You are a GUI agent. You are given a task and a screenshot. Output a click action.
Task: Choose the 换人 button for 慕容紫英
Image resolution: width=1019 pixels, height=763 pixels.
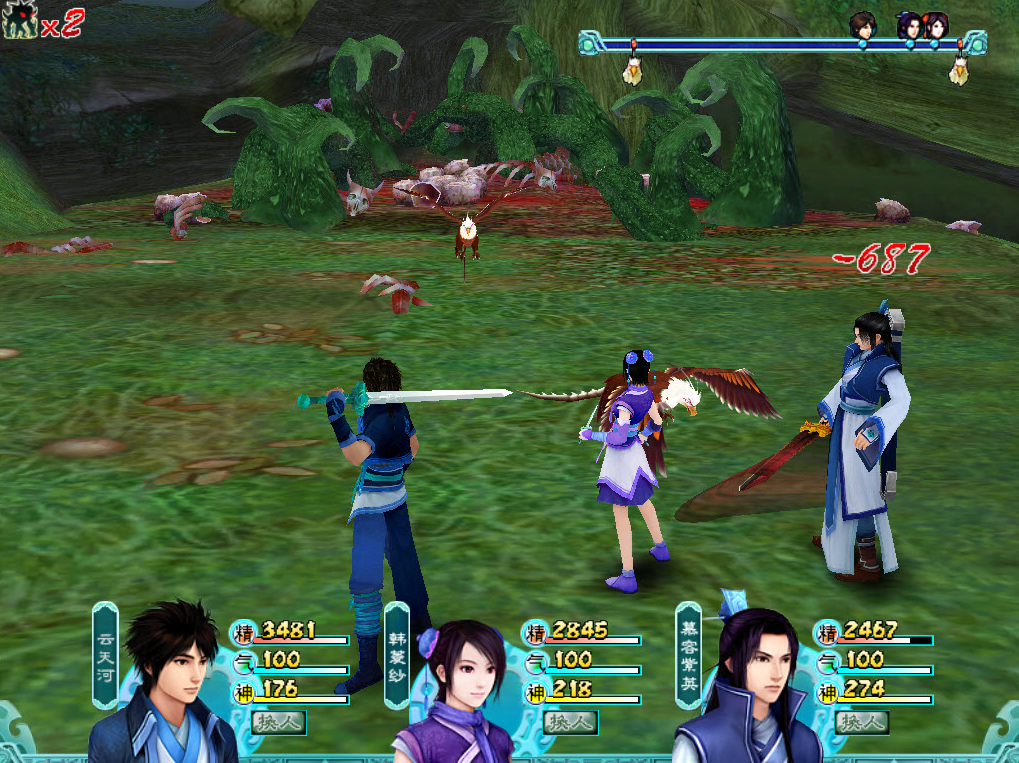862,722
